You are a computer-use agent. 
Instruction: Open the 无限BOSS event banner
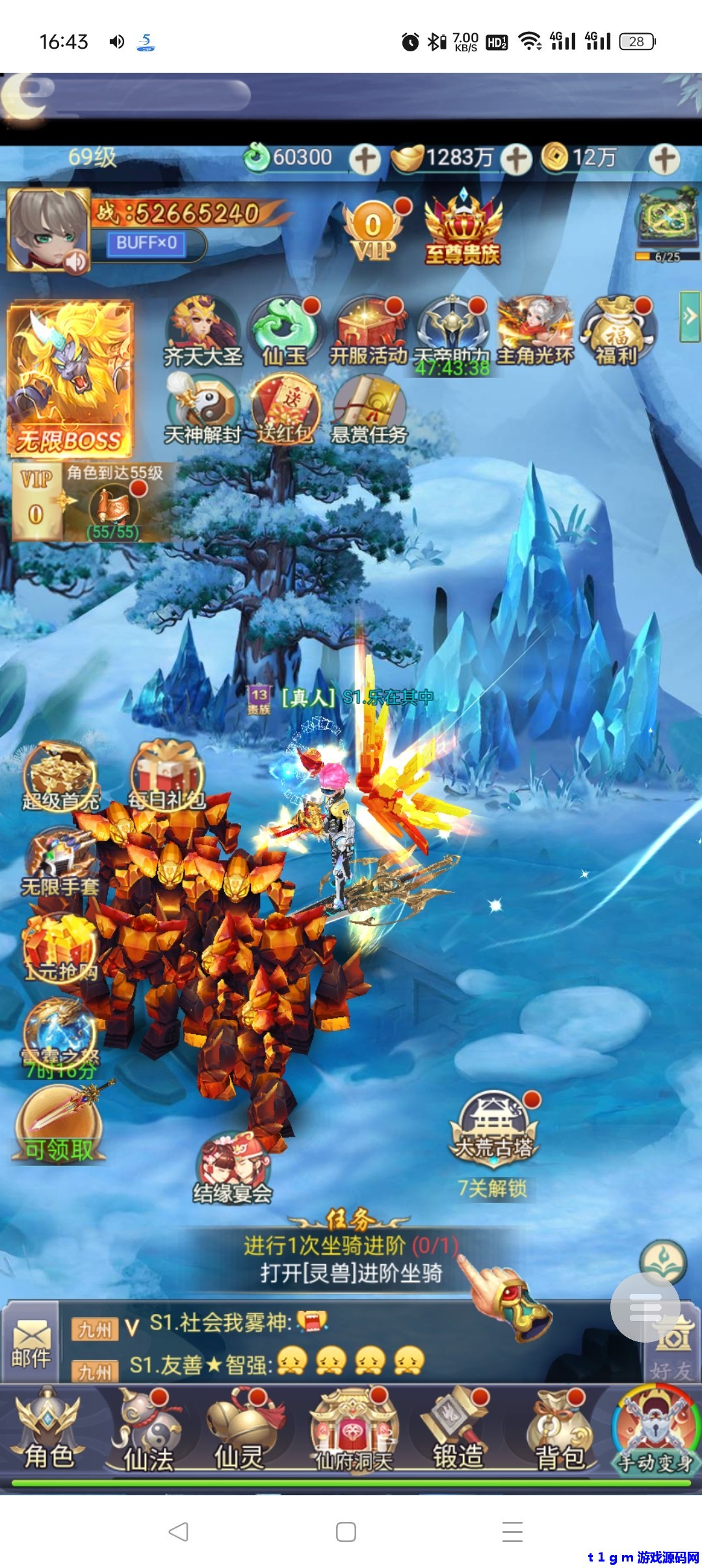coord(70,379)
